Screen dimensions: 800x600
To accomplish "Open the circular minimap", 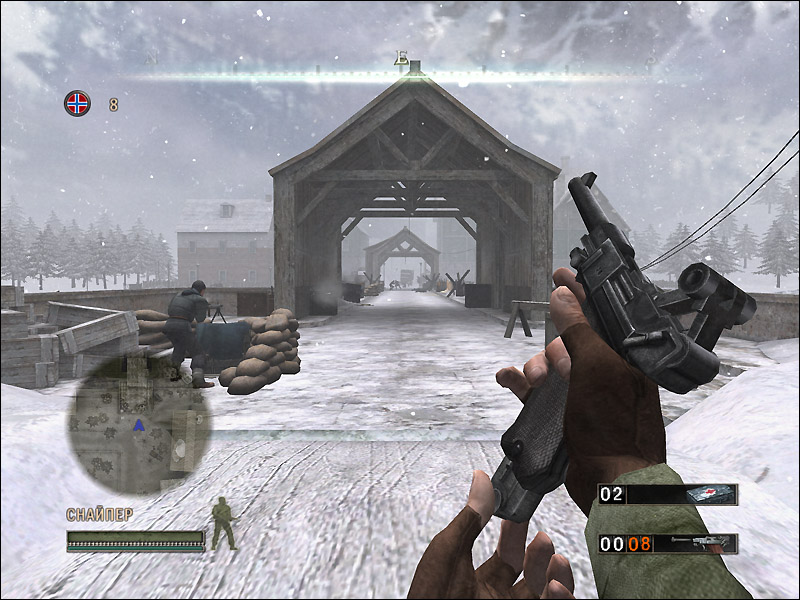I will pyautogui.click(x=140, y=424).
